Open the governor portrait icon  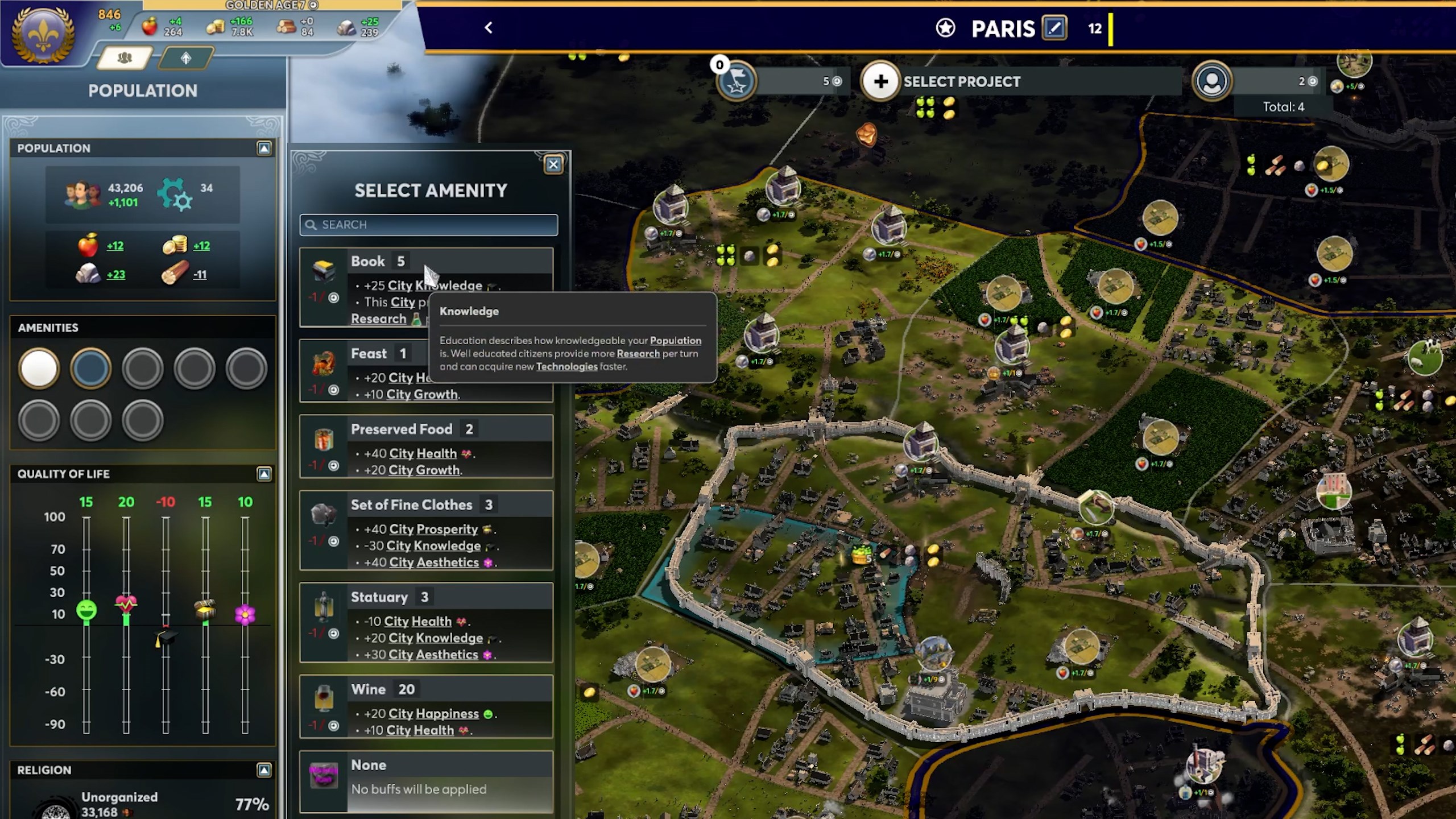pos(1212,82)
